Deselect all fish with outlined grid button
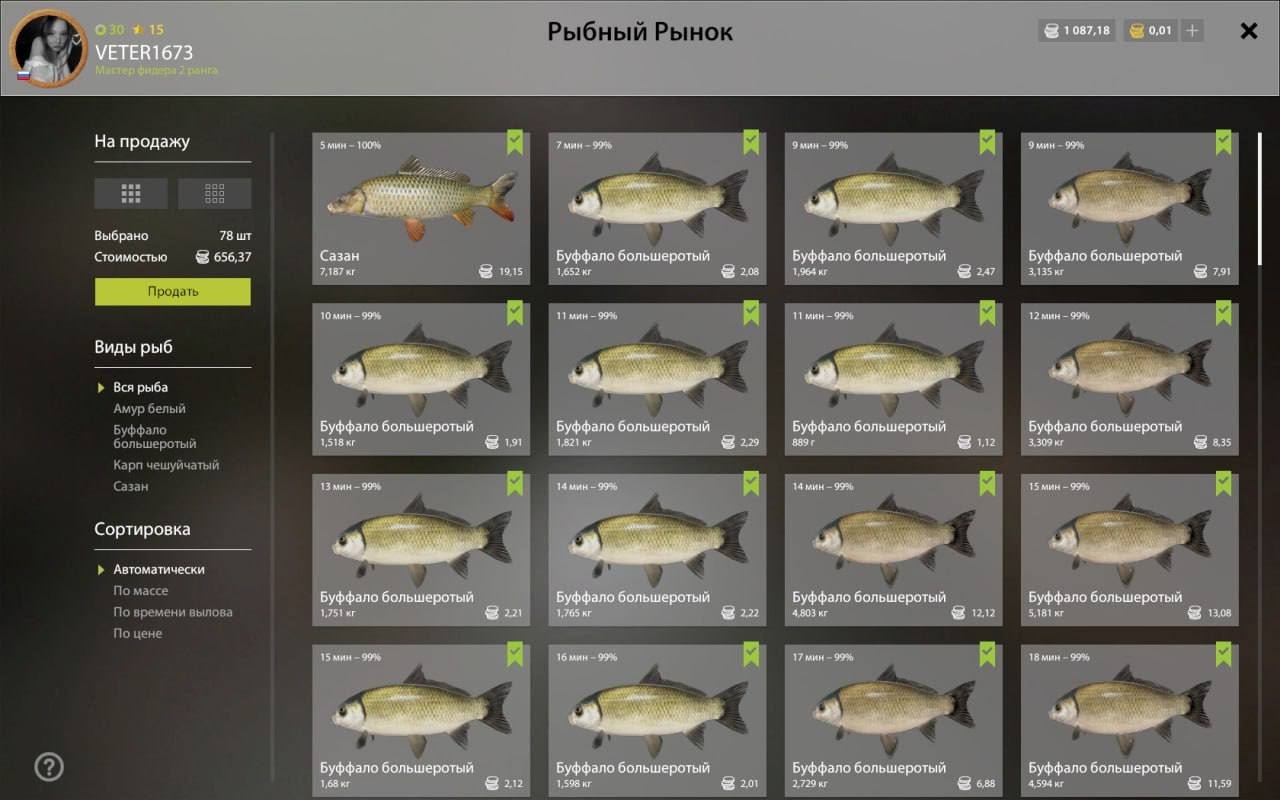The image size is (1280, 800). (214, 193)
